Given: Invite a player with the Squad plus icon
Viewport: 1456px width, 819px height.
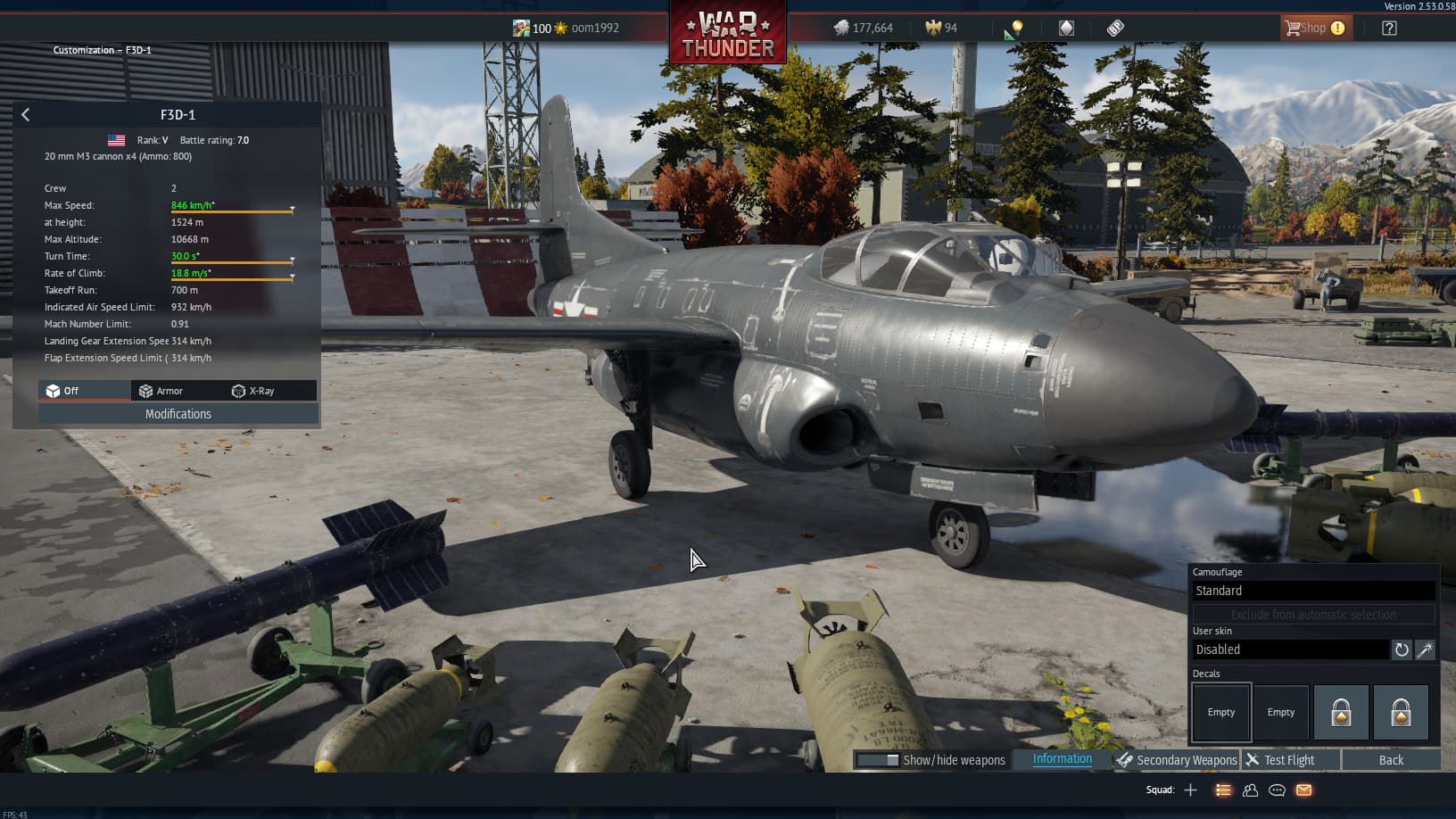Looking at the screenshot, I should point(1191,790).
